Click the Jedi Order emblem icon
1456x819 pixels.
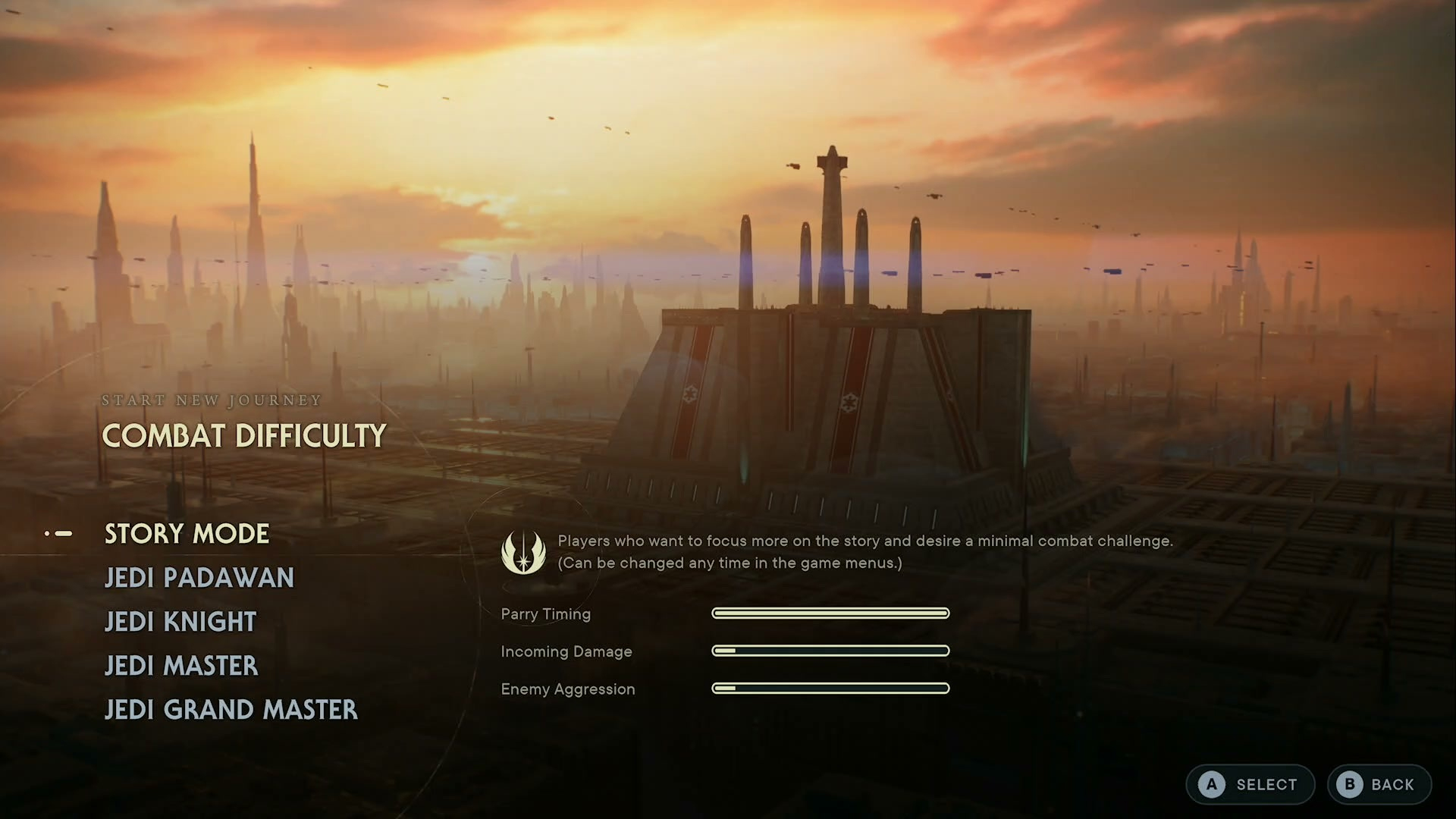[523, 552]
